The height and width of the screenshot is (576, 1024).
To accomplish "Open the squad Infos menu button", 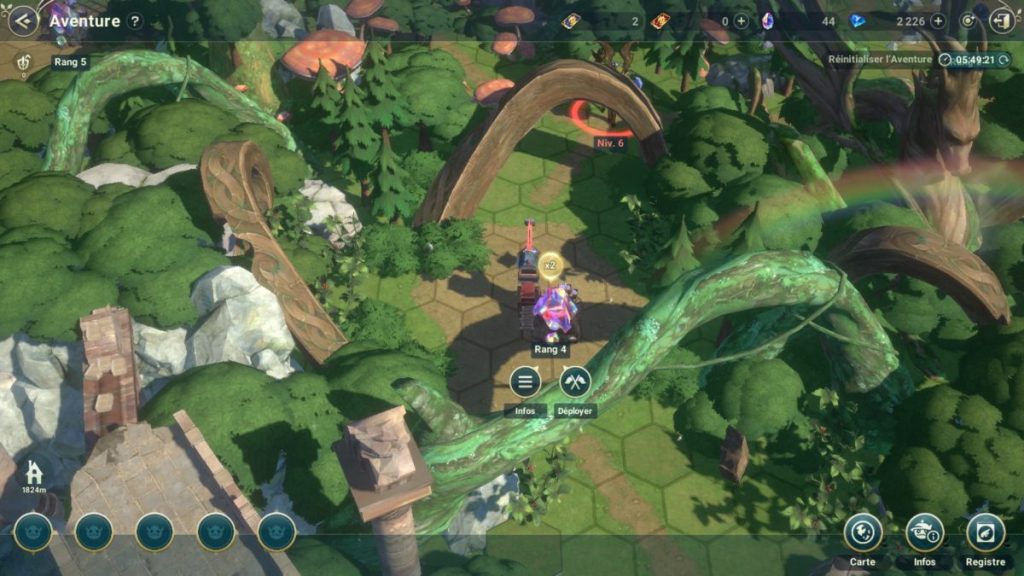I will click(525, 382).
